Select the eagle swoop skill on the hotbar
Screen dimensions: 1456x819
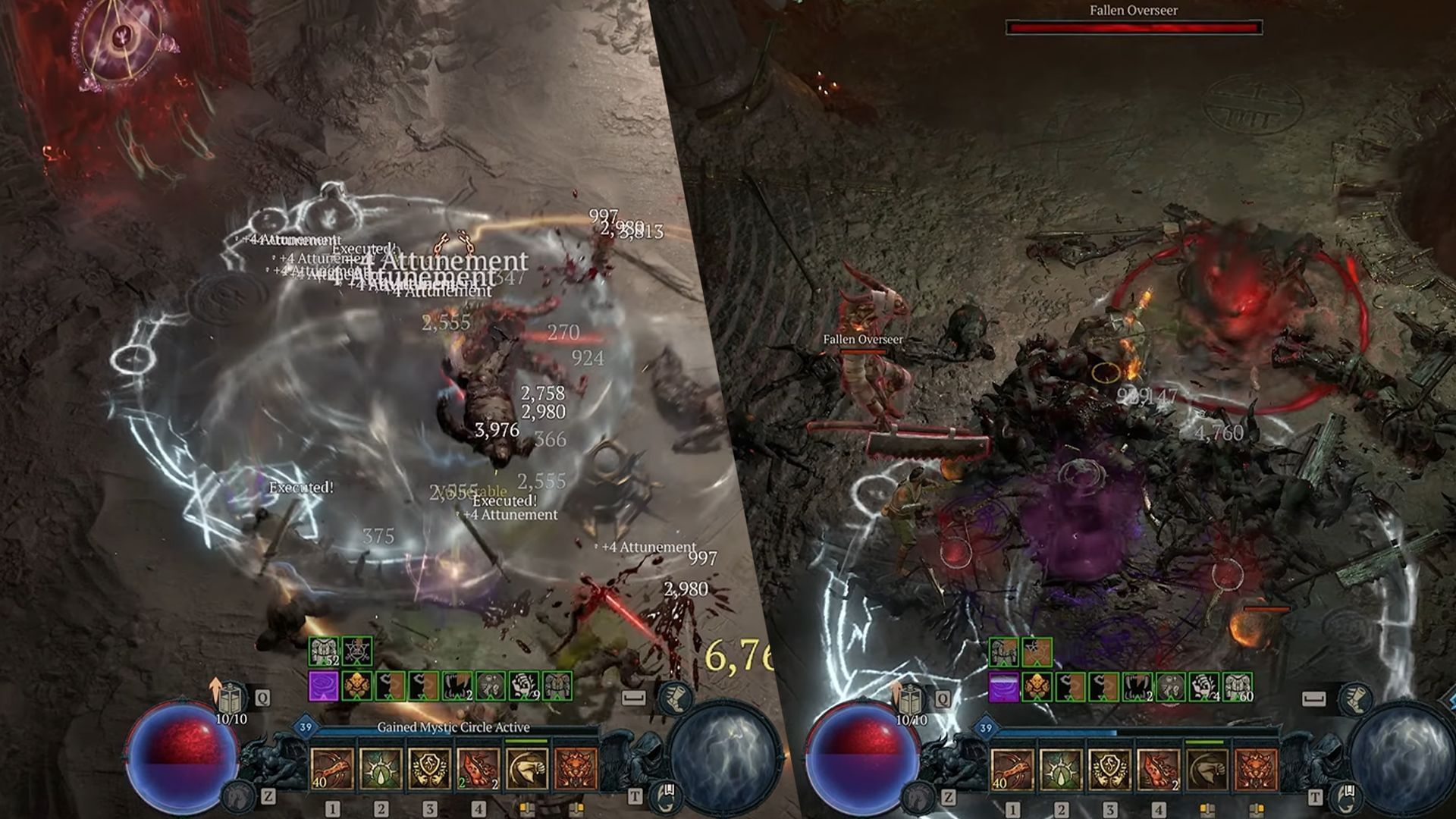click(526, 767)
